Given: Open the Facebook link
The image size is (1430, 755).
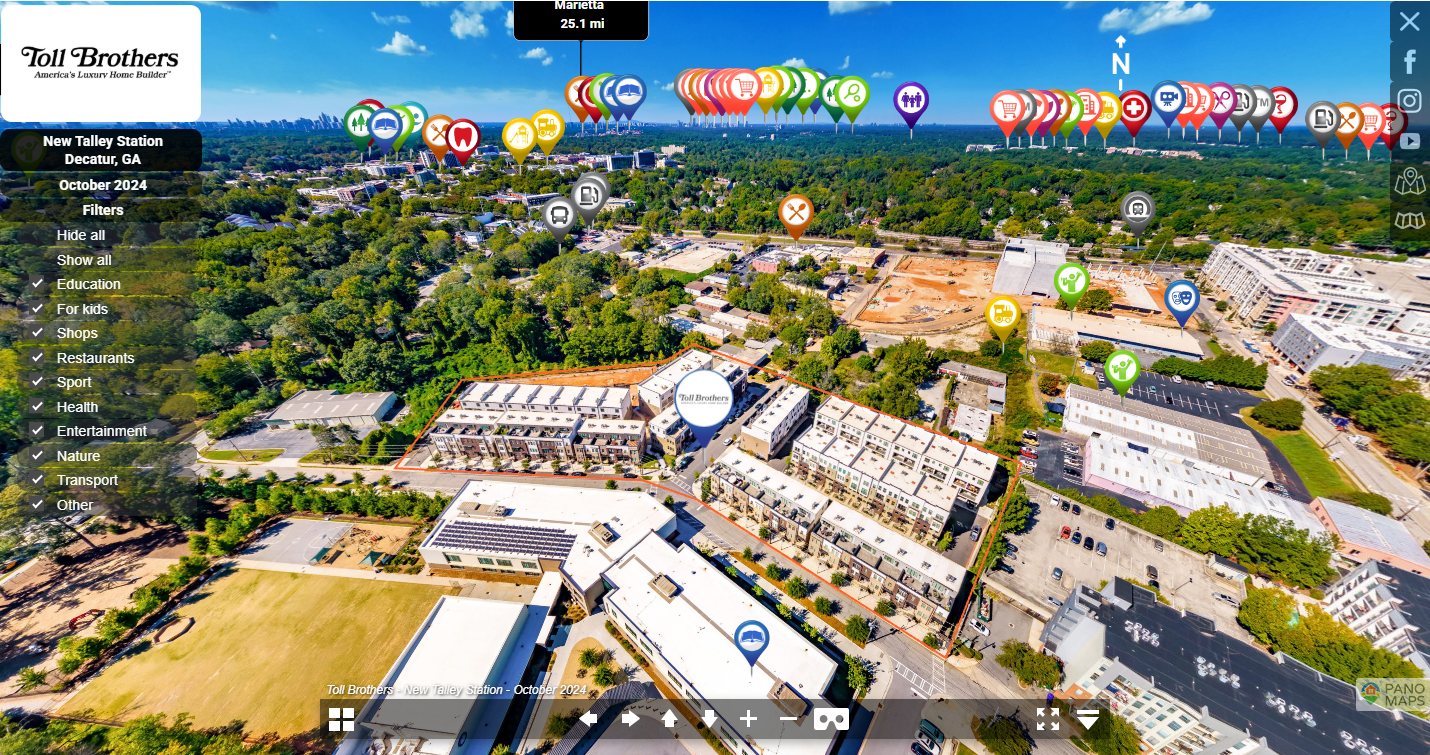Looking at the screenshot, I should click(x=1410, y=62).
